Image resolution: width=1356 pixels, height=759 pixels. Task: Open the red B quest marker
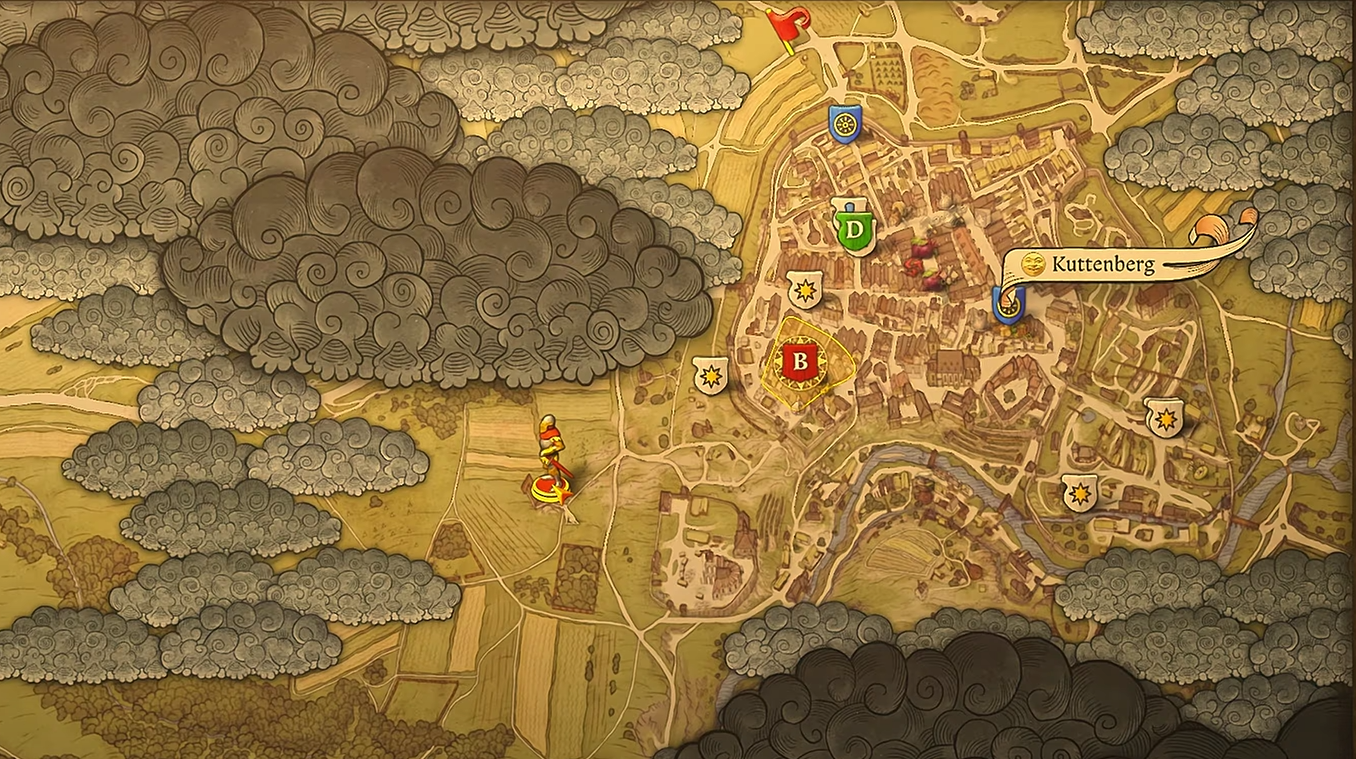click(x=799, y=361)
